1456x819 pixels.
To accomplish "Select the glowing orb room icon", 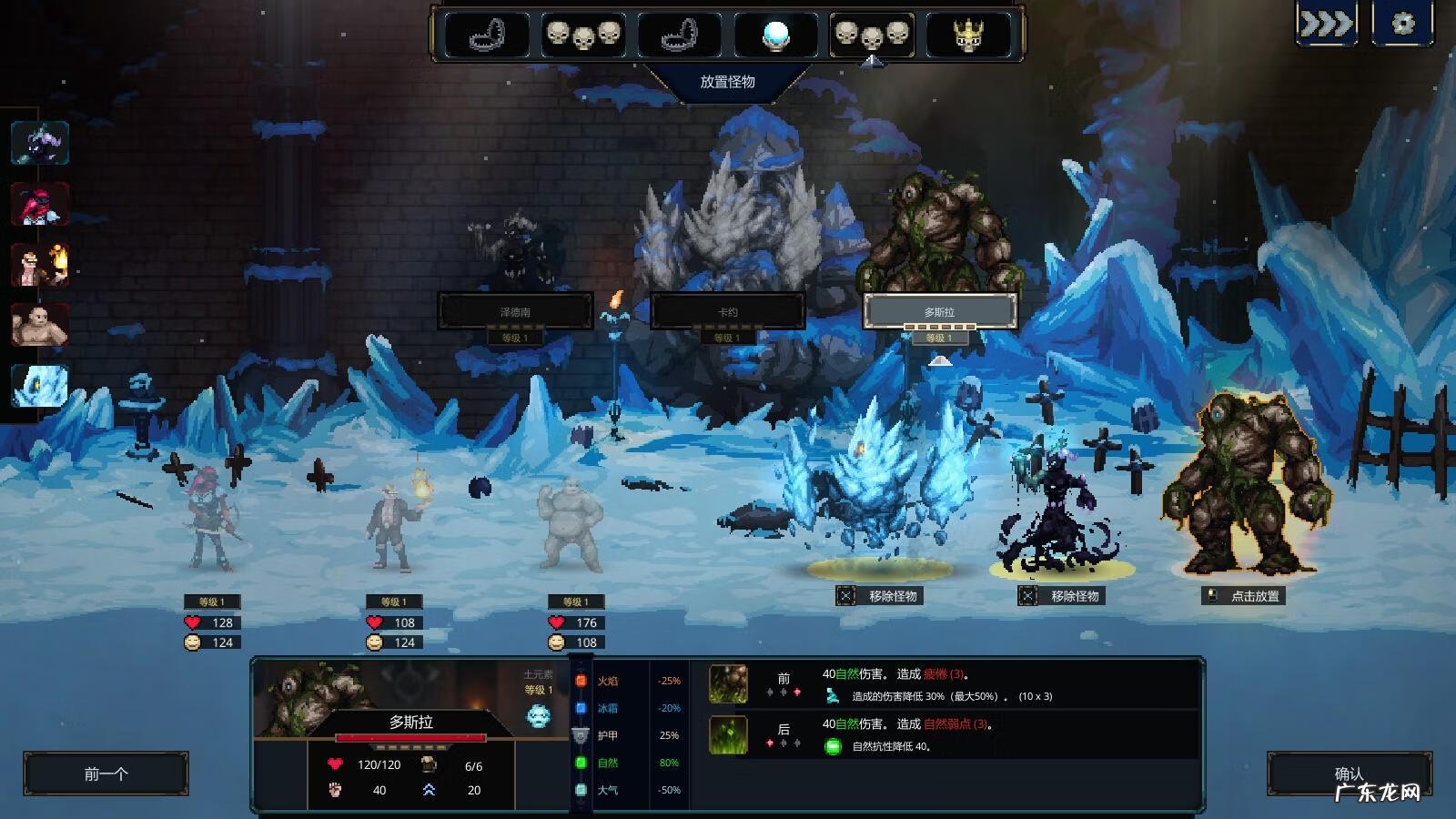I will [775, 35].
